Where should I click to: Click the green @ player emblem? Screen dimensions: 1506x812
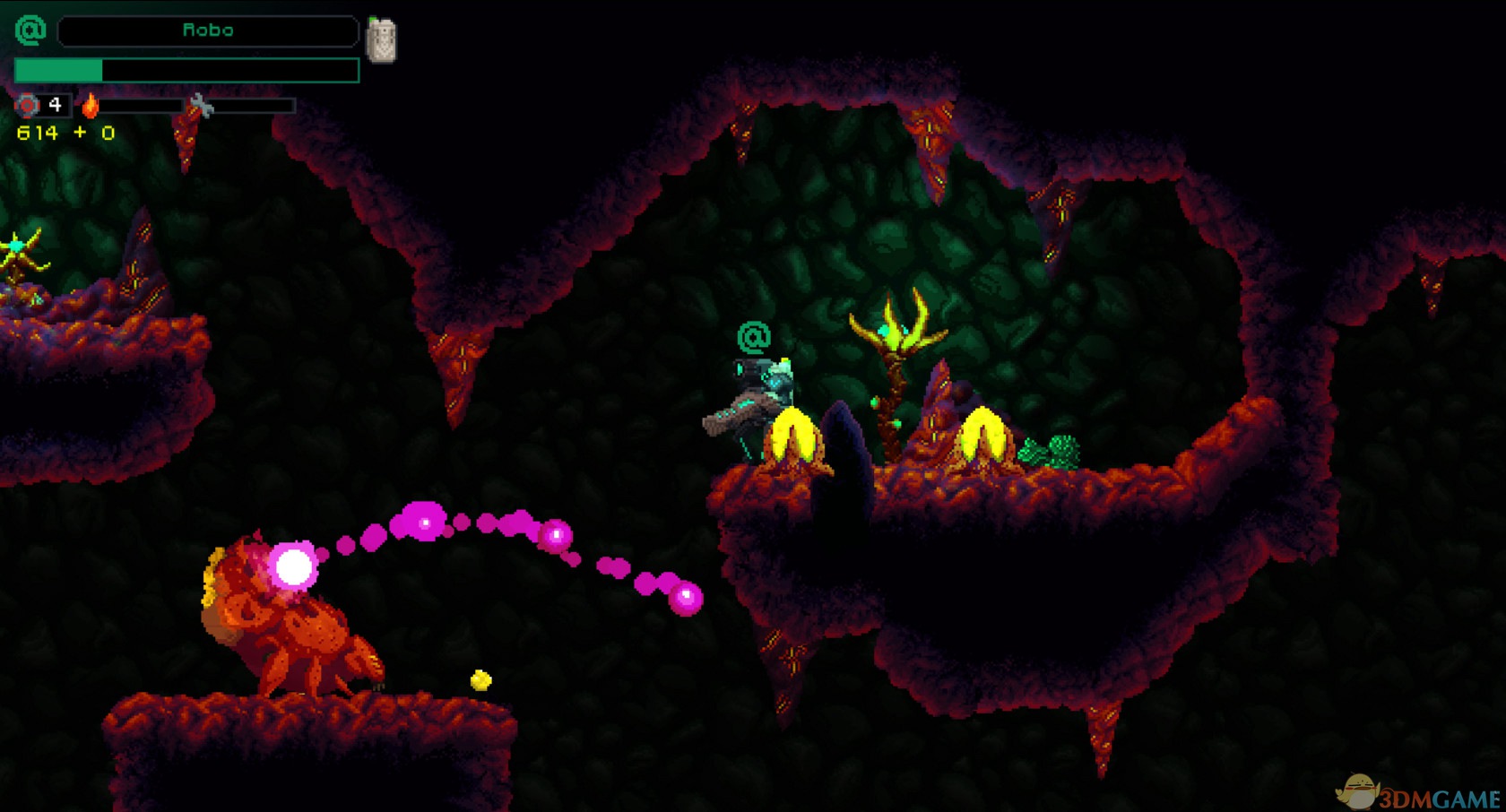(x=30, y=30)
